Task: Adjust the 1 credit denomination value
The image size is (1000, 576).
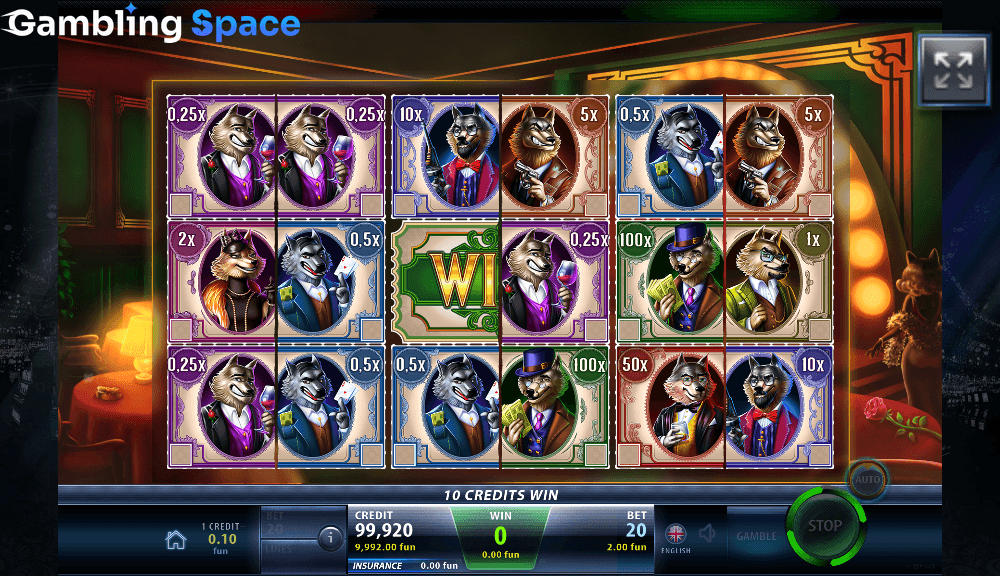Action: [x=220, y=538]
